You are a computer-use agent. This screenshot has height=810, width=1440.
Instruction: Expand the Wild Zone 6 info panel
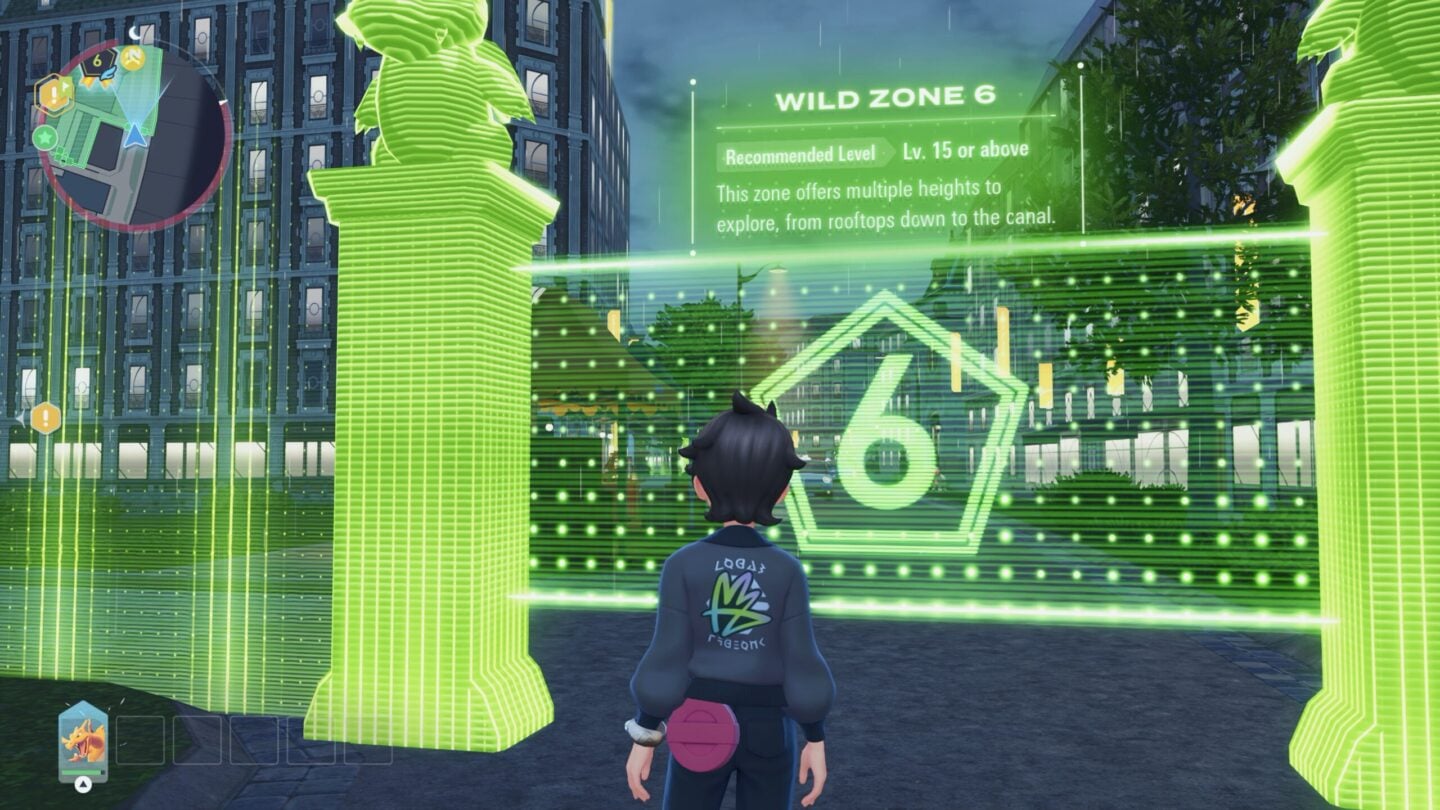click(x=890, y=150)
